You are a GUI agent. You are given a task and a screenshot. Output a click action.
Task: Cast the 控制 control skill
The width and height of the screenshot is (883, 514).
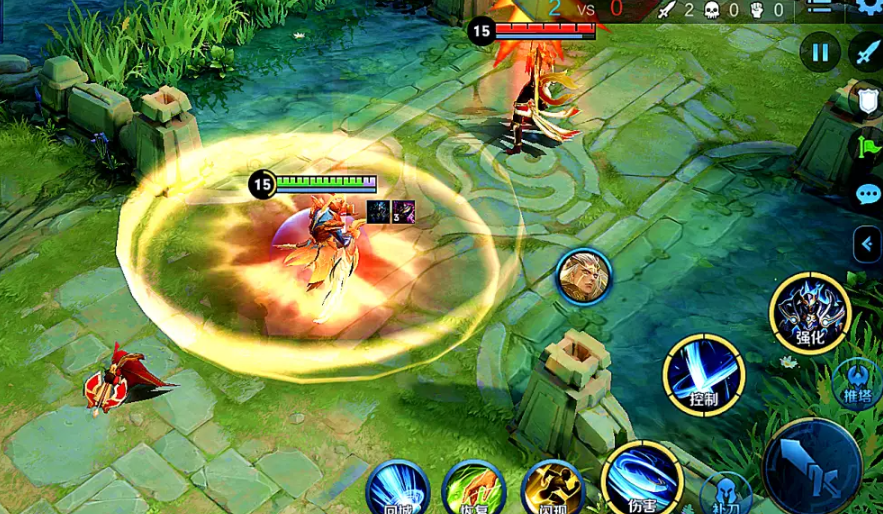click(x=703, y=374)
